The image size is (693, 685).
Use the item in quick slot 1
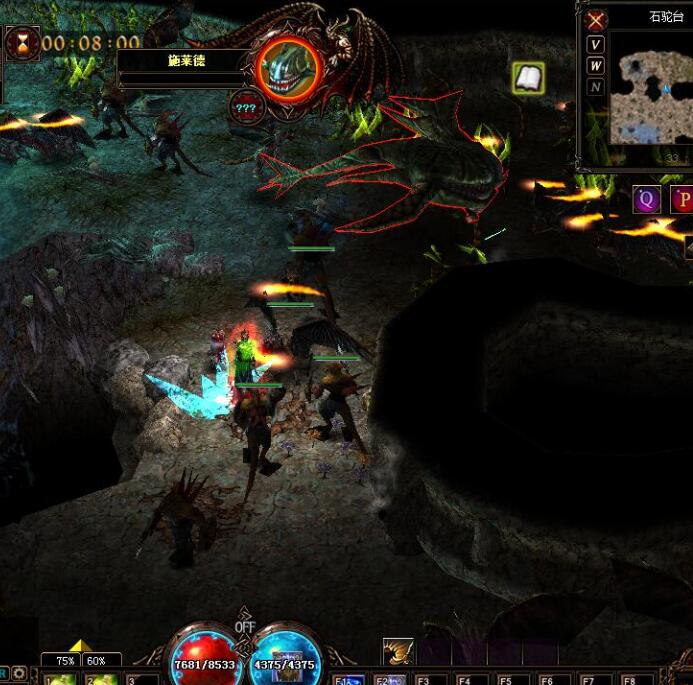(60, 678)
